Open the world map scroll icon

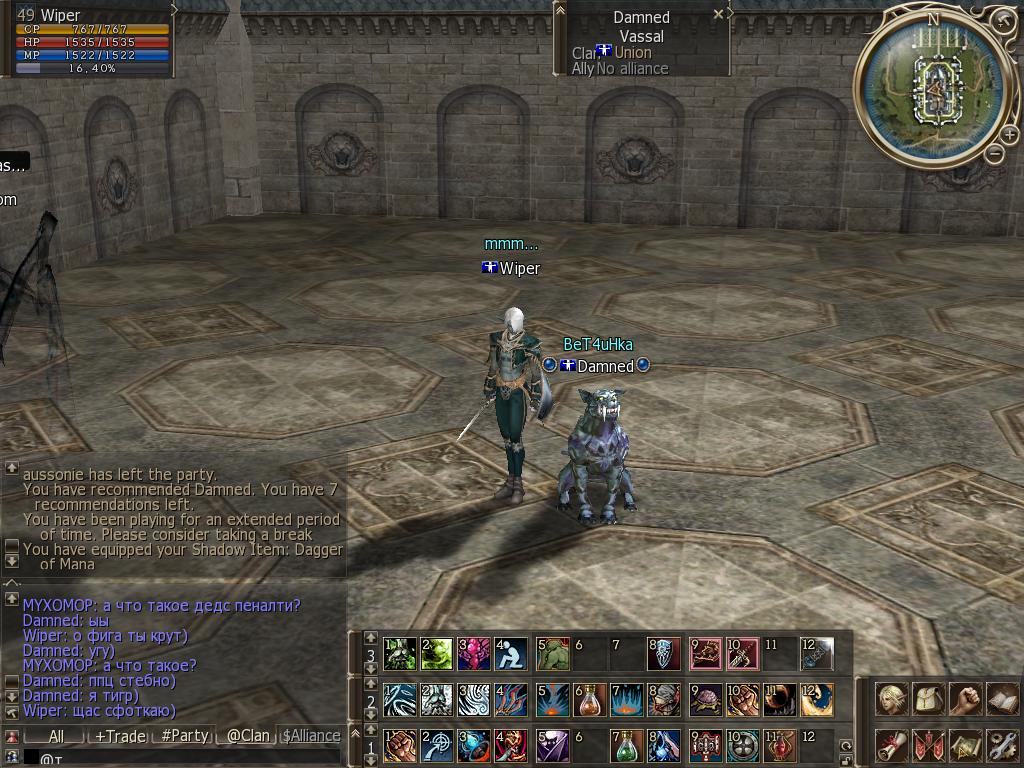(964, 745)
